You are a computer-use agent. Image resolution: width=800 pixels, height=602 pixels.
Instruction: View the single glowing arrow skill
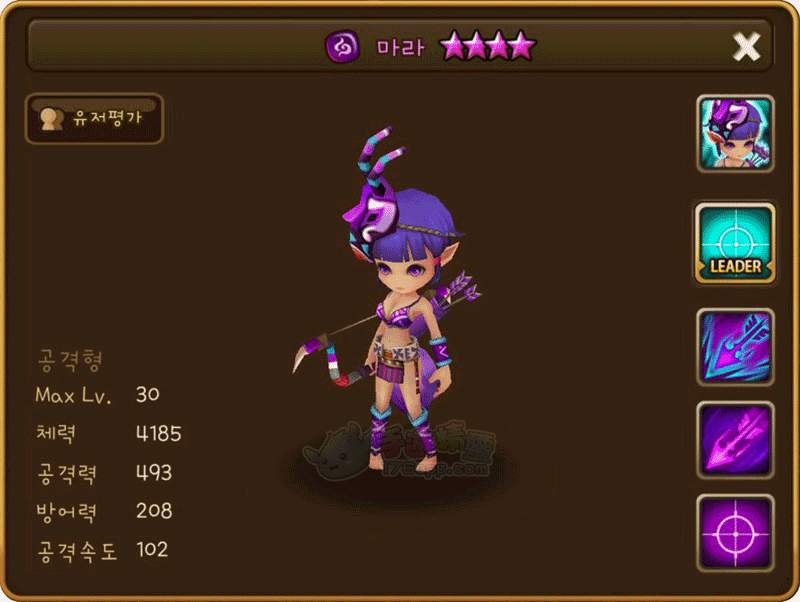pyautogui.click(x=735, y=440)
